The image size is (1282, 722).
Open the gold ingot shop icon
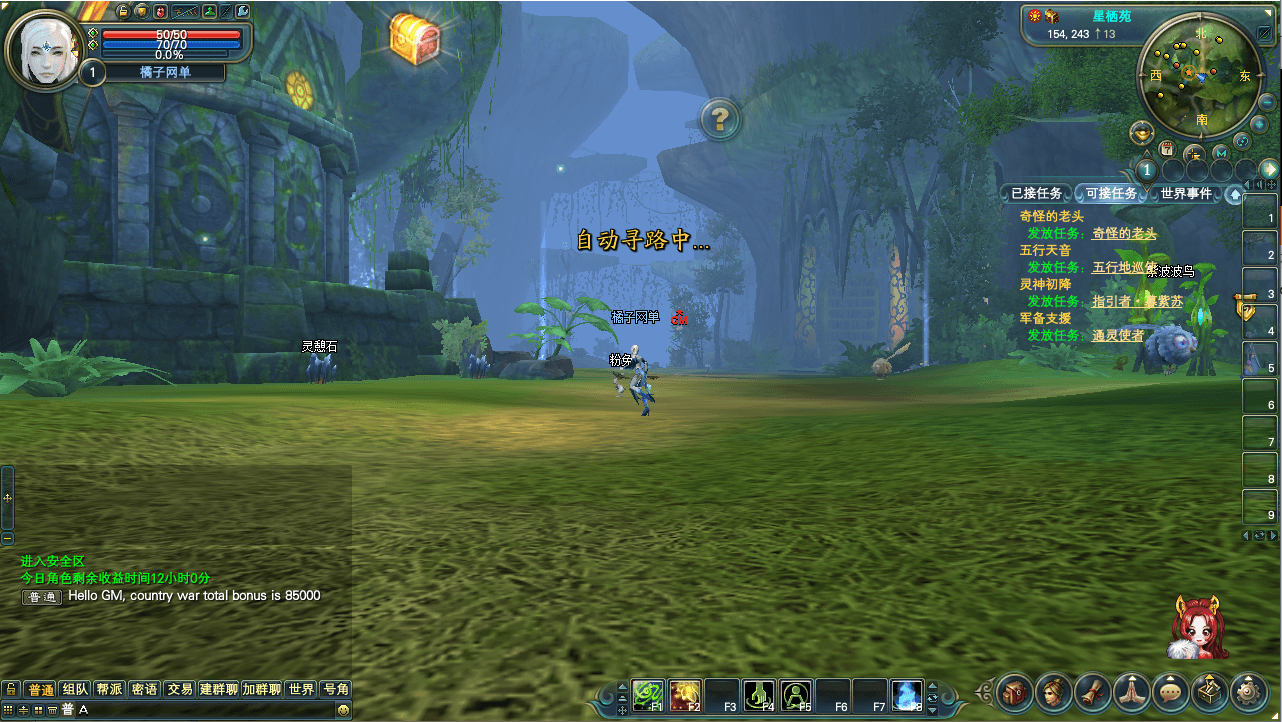[x=1141, y=132]
